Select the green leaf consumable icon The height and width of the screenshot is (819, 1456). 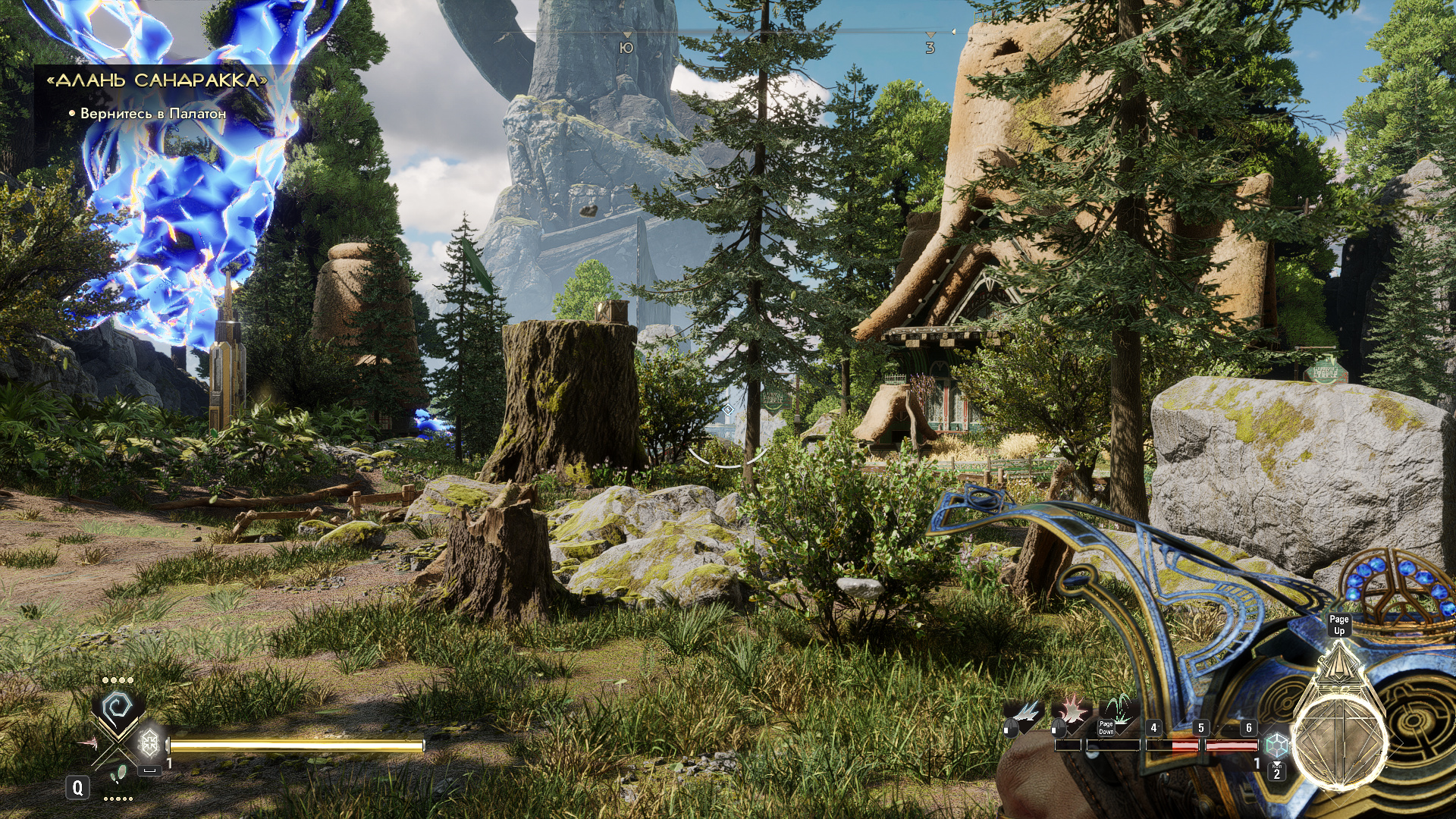click(x=118, y=774)
